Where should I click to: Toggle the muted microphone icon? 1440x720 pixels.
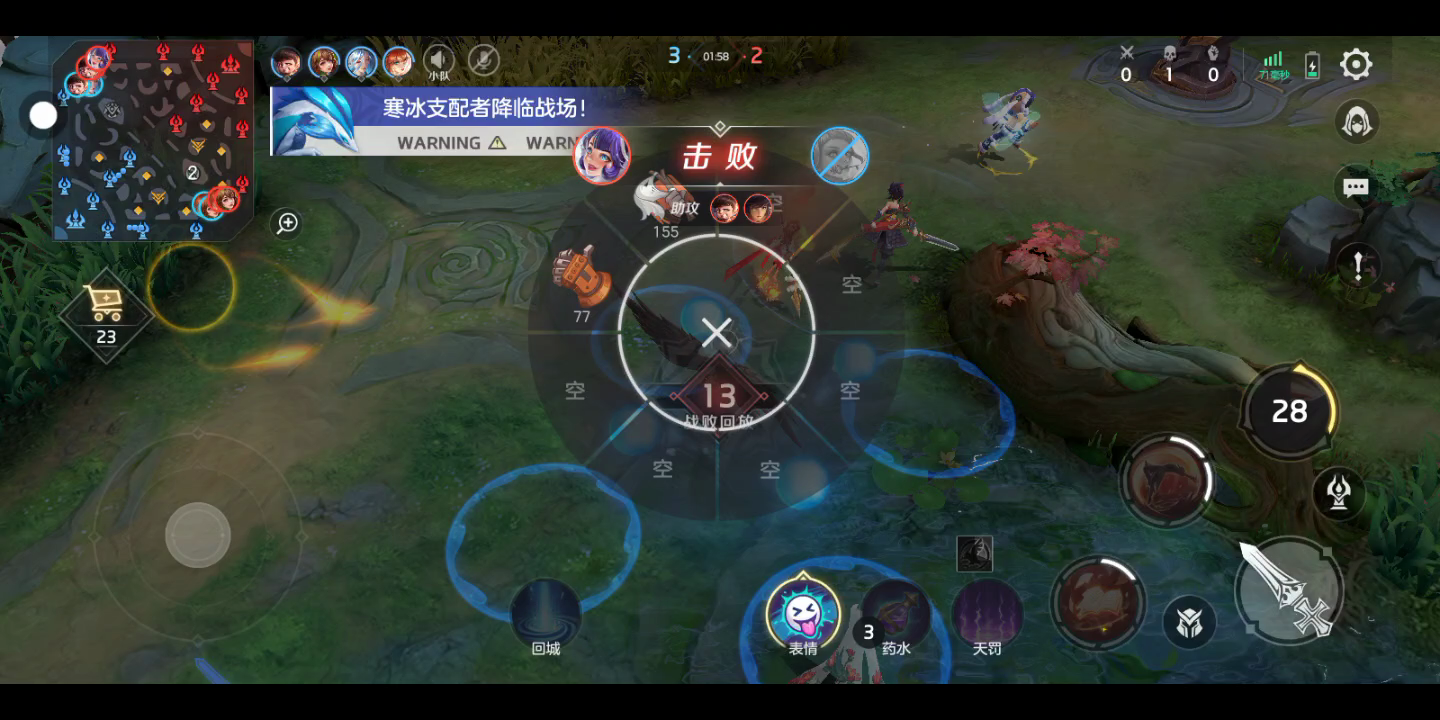(x=484, y=60)
